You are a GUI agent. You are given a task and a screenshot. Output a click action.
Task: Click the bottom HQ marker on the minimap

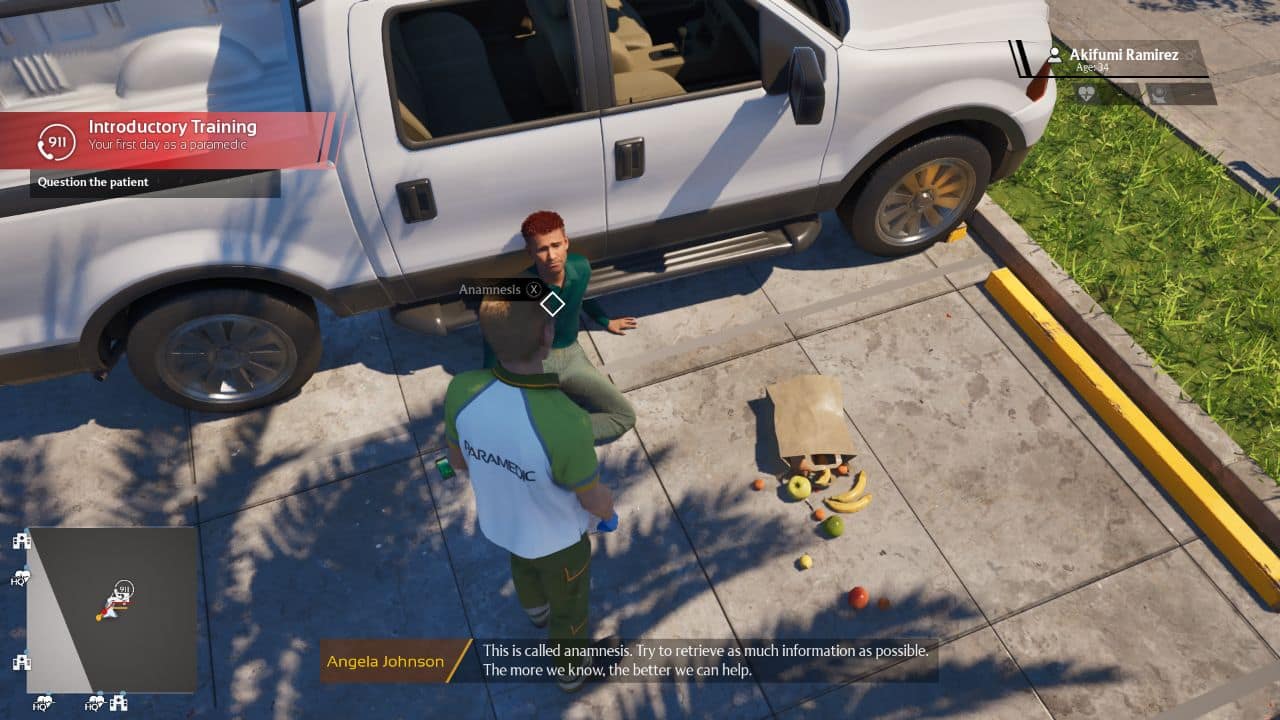(43, 703)
